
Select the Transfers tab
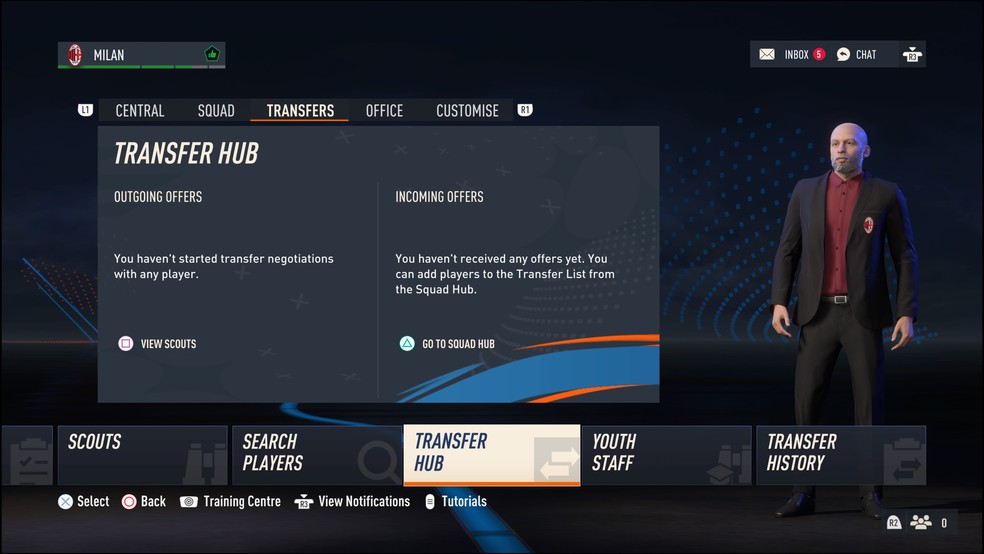coord(300,111)
